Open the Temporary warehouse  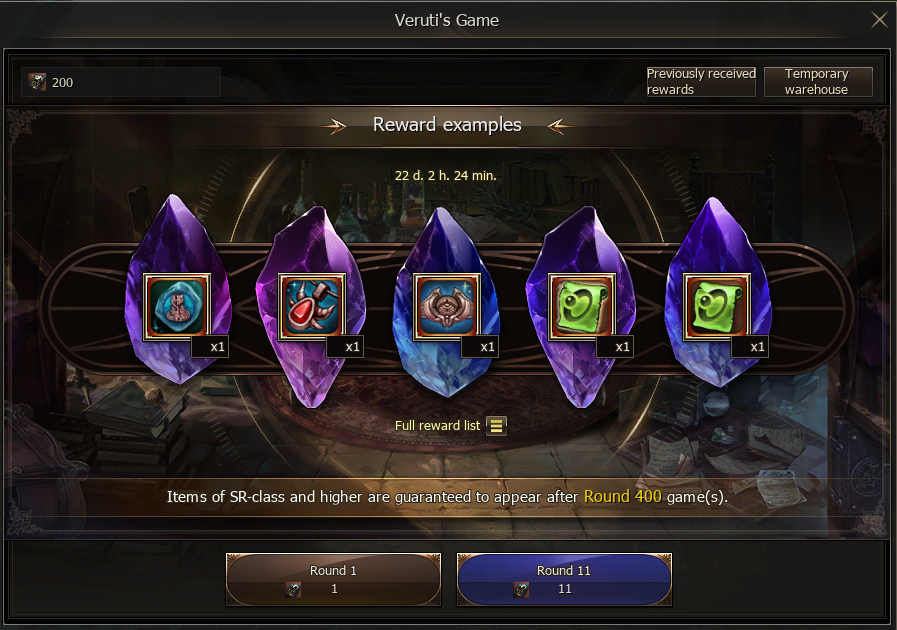pyautogui.click(x=817, y=82)
